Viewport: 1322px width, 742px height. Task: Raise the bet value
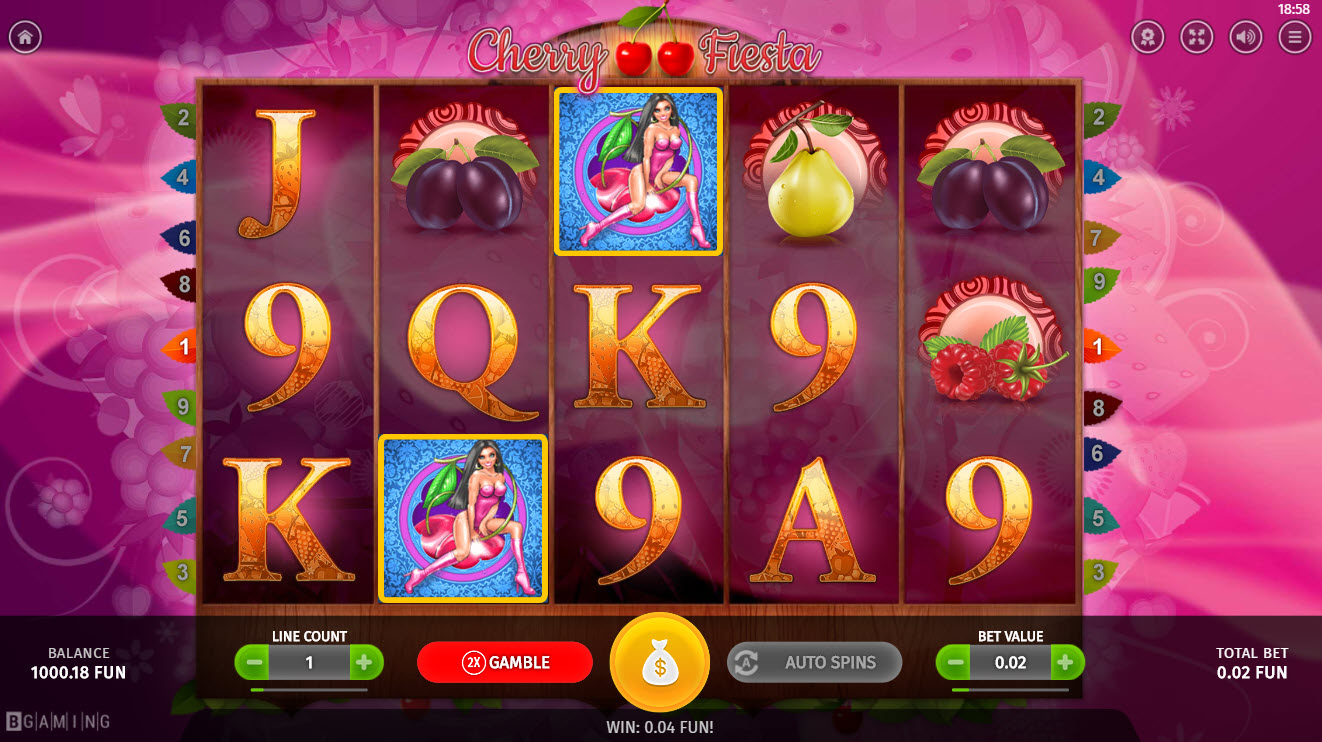pyautogui.click(x=1067, y=662)
